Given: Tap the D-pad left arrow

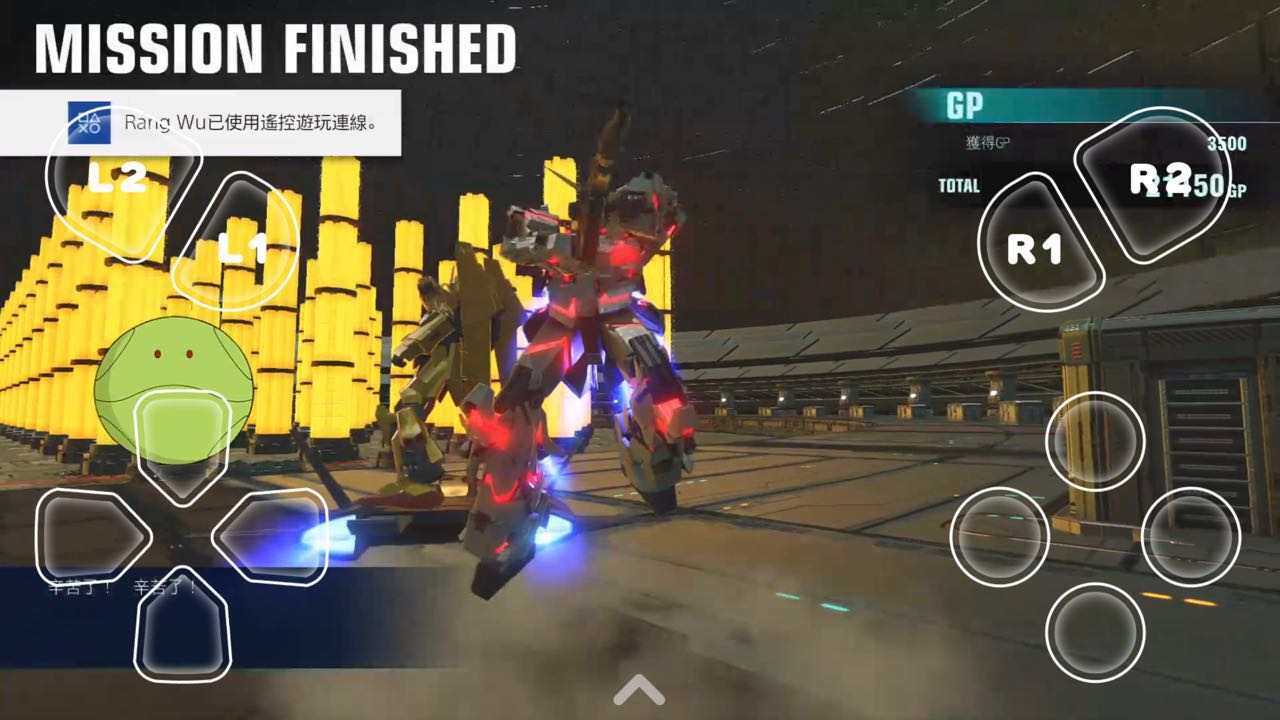Looking at the screenshot, I should [x=88, y=537].
